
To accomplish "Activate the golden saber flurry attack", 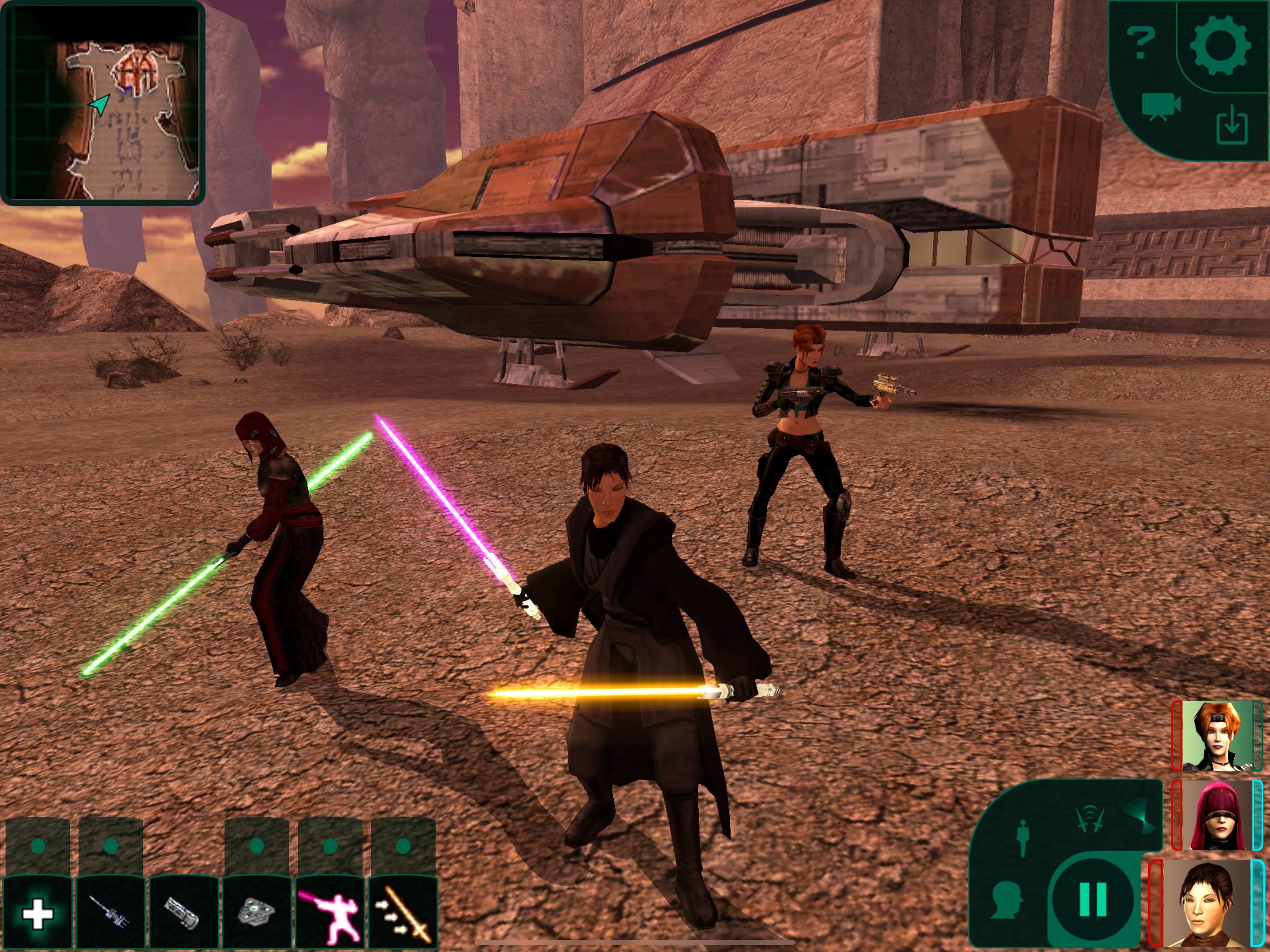I will (x=403, y=913).
